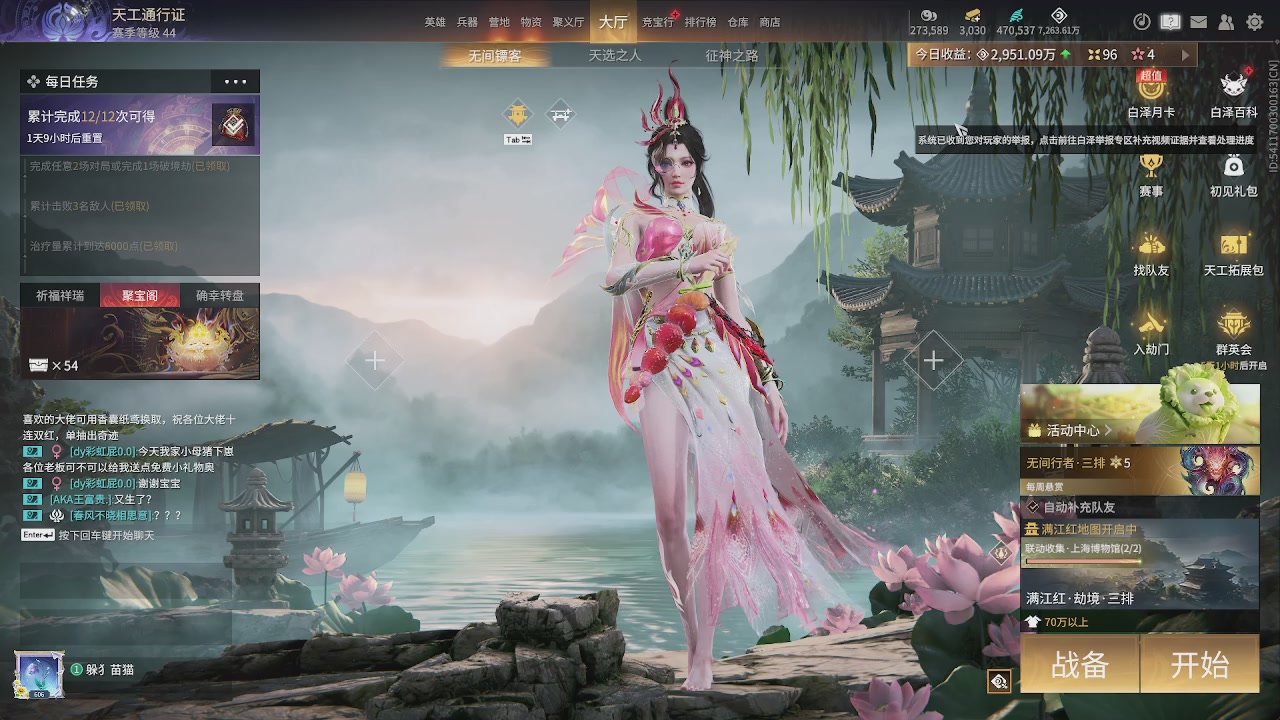Open the 赛事 tournament icon
This screenshot has height=720, width=1280.
coord(1151,174)
